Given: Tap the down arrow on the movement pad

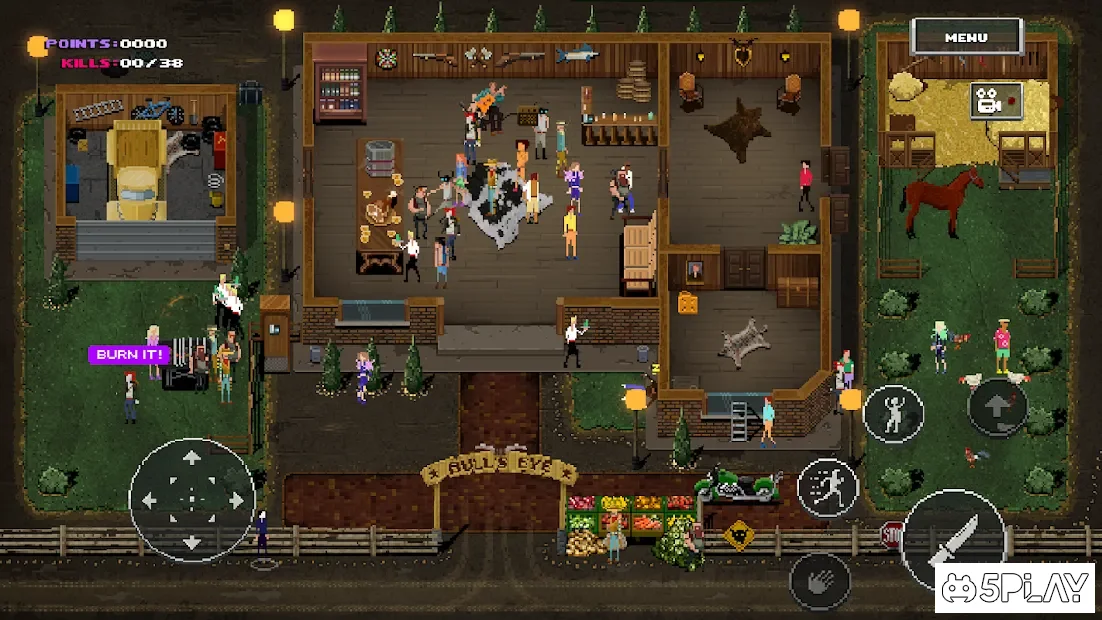Looking at the screenshot, I should (x=192, y=543).
